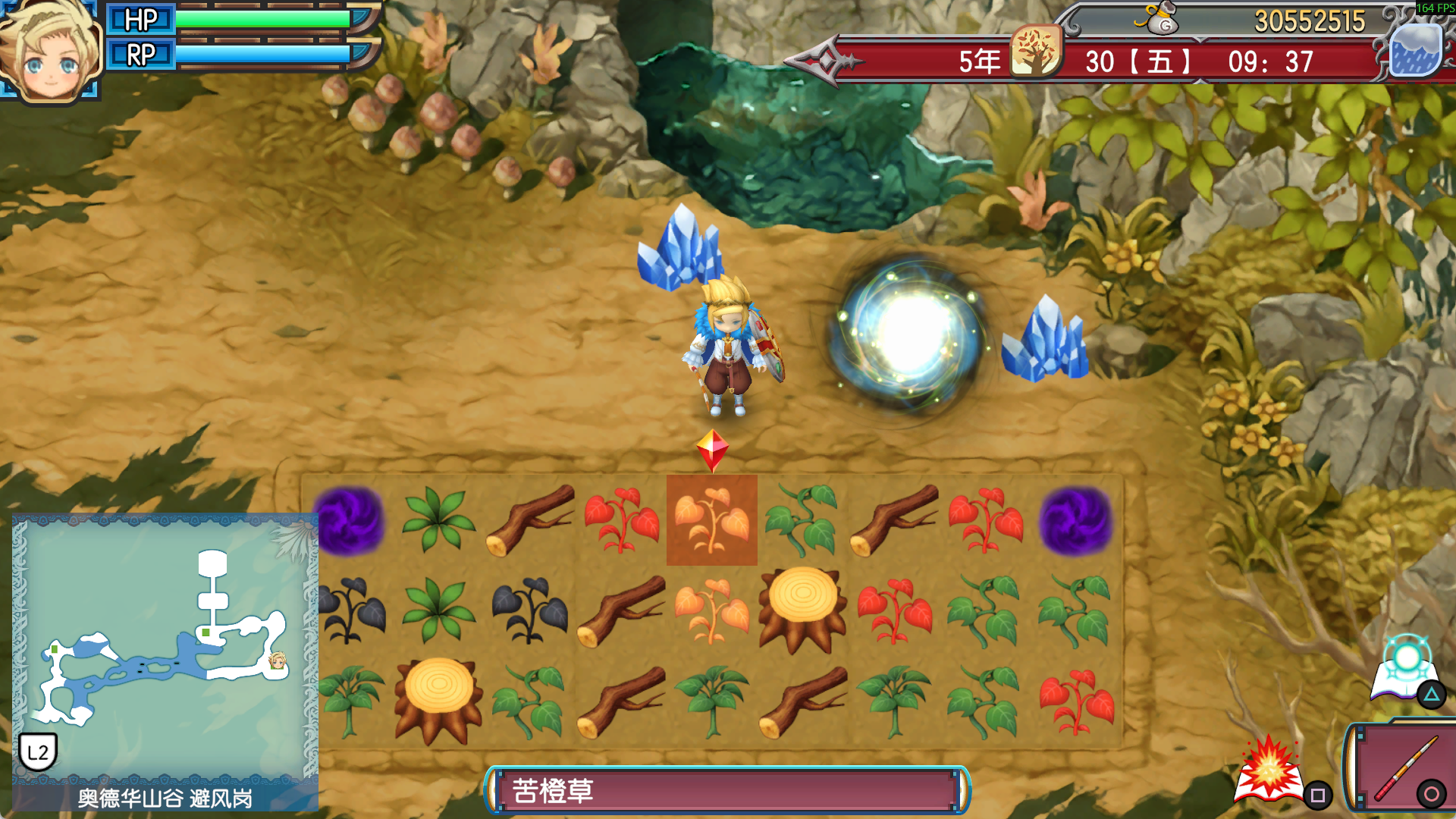Image resolution: width=1456 pixels, height=819 pixels.
Task: Use the glowing spellbook ability icon
Action: pos(1405,669)
